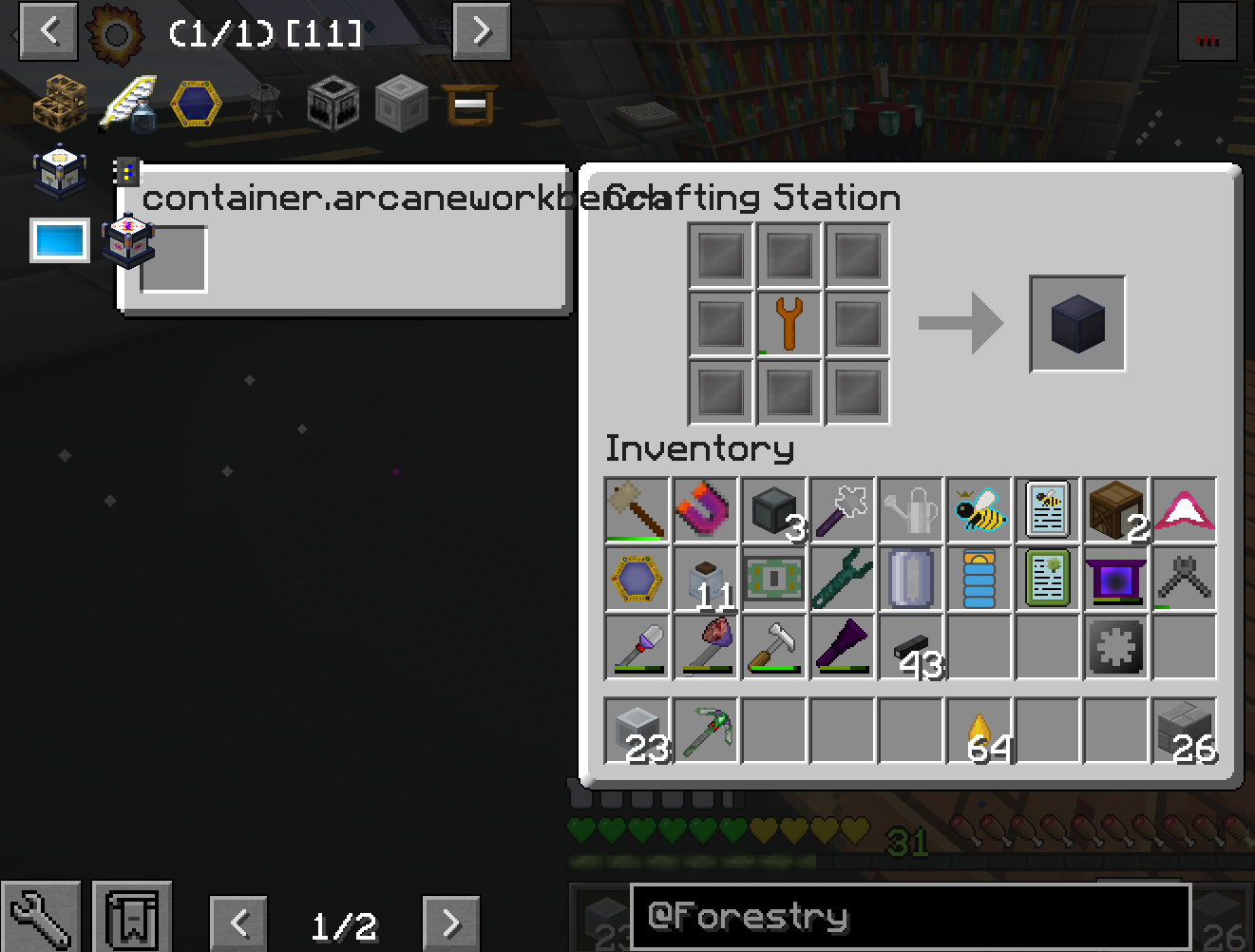
Task: Click the watering can in the inventory
Action: (x=910, y=510)
